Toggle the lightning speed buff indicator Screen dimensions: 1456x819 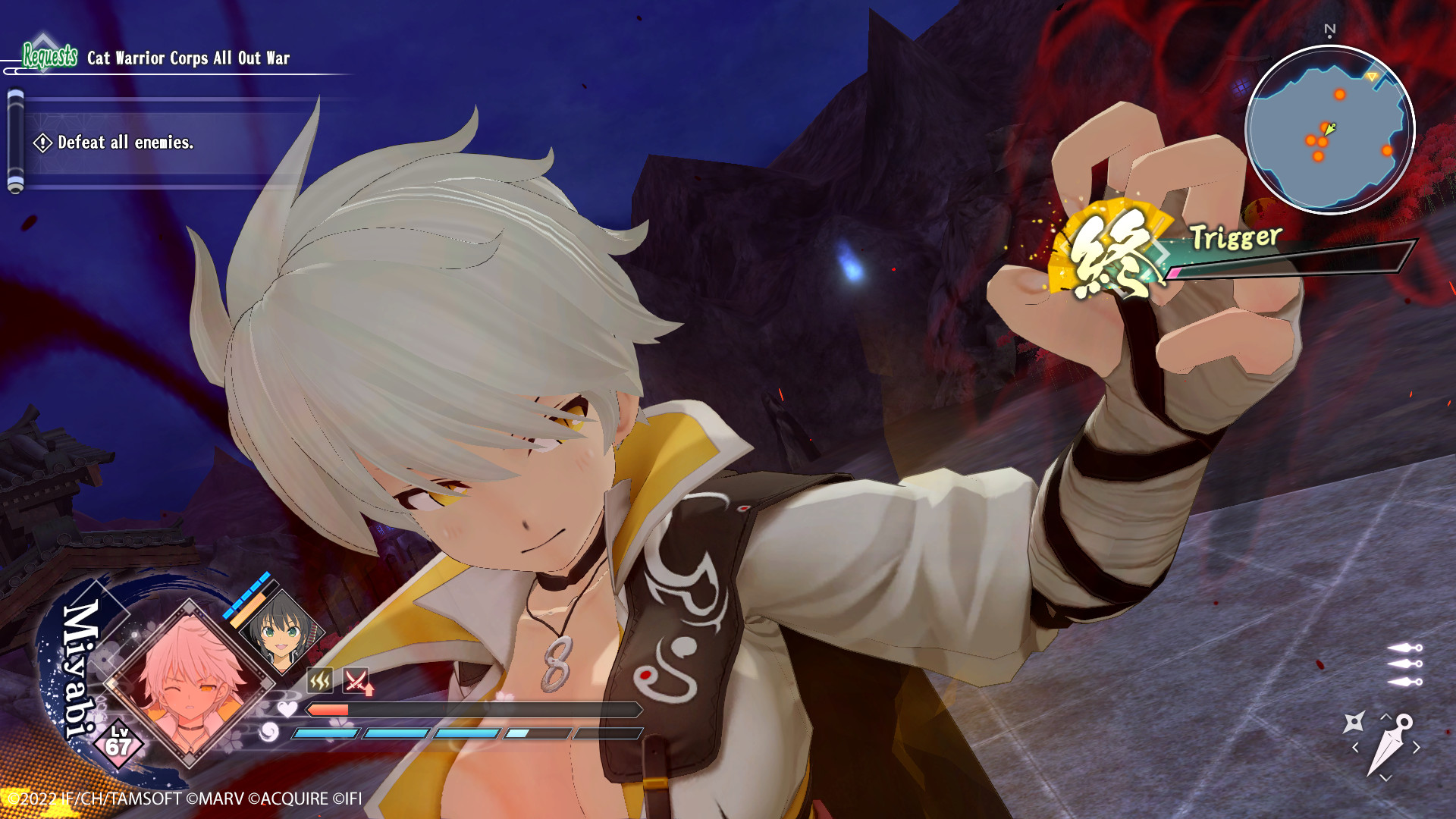pyautogui.click(x=319, y=680)
